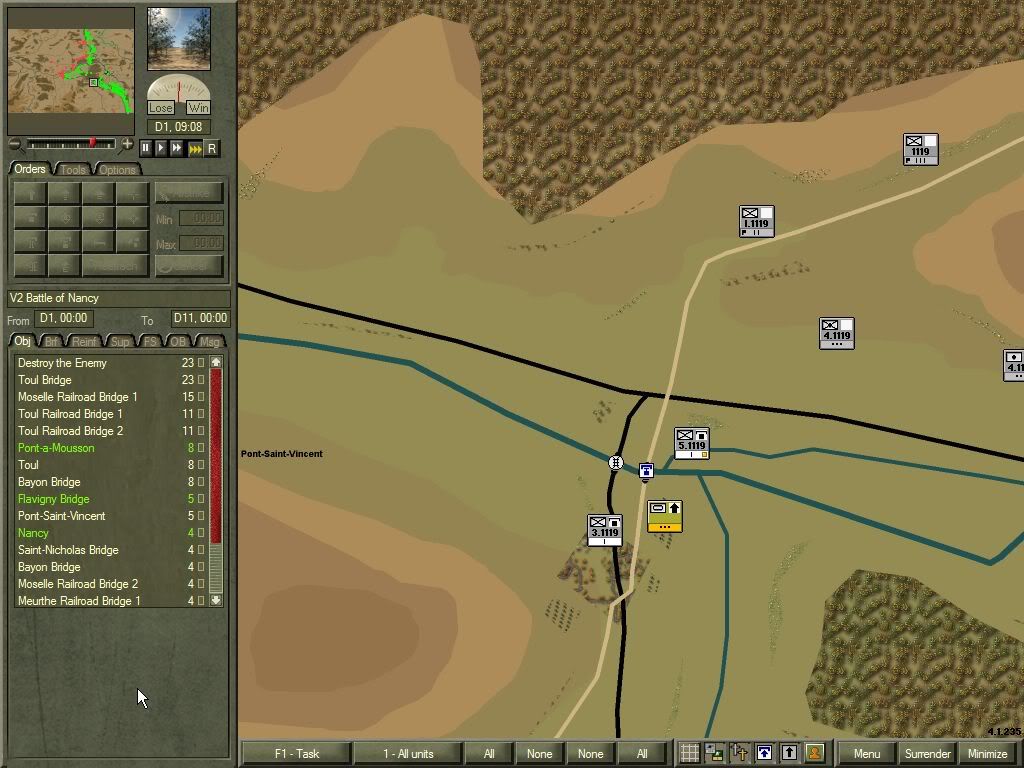Click the Surrender button
Viewport: 1024px width, 768px height.
[x=926, y=753]
